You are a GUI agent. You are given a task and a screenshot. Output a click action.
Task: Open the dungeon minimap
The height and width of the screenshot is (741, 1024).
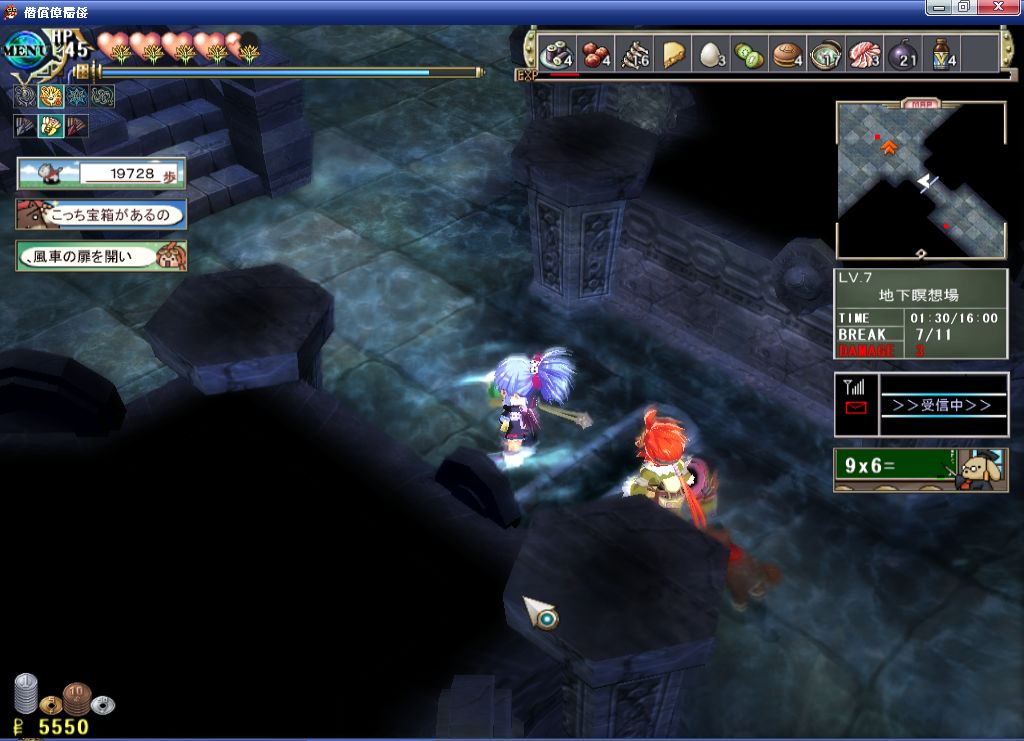pyautogui.click(x=920, y=178)
